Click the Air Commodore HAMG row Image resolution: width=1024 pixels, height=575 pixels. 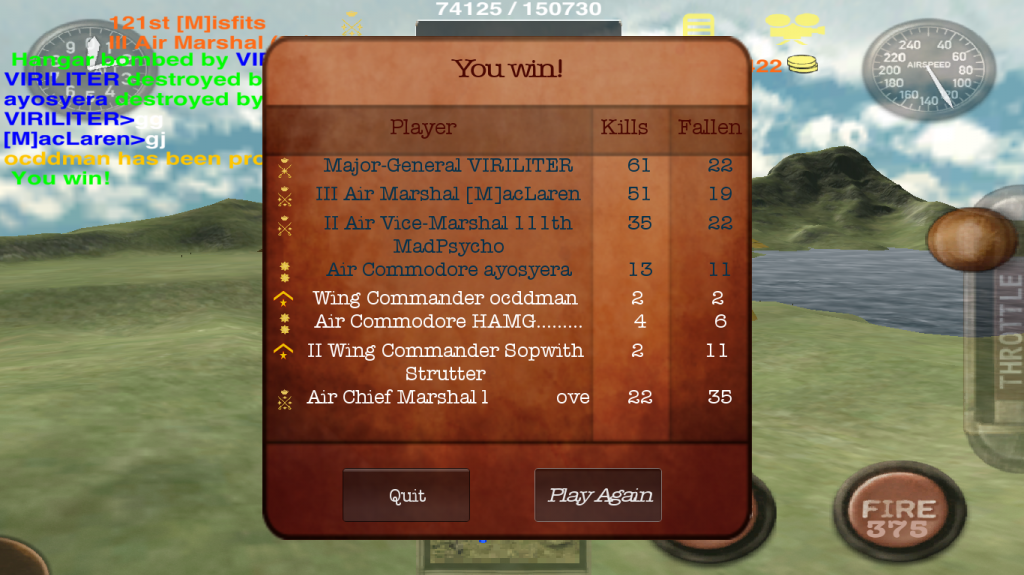448,322
